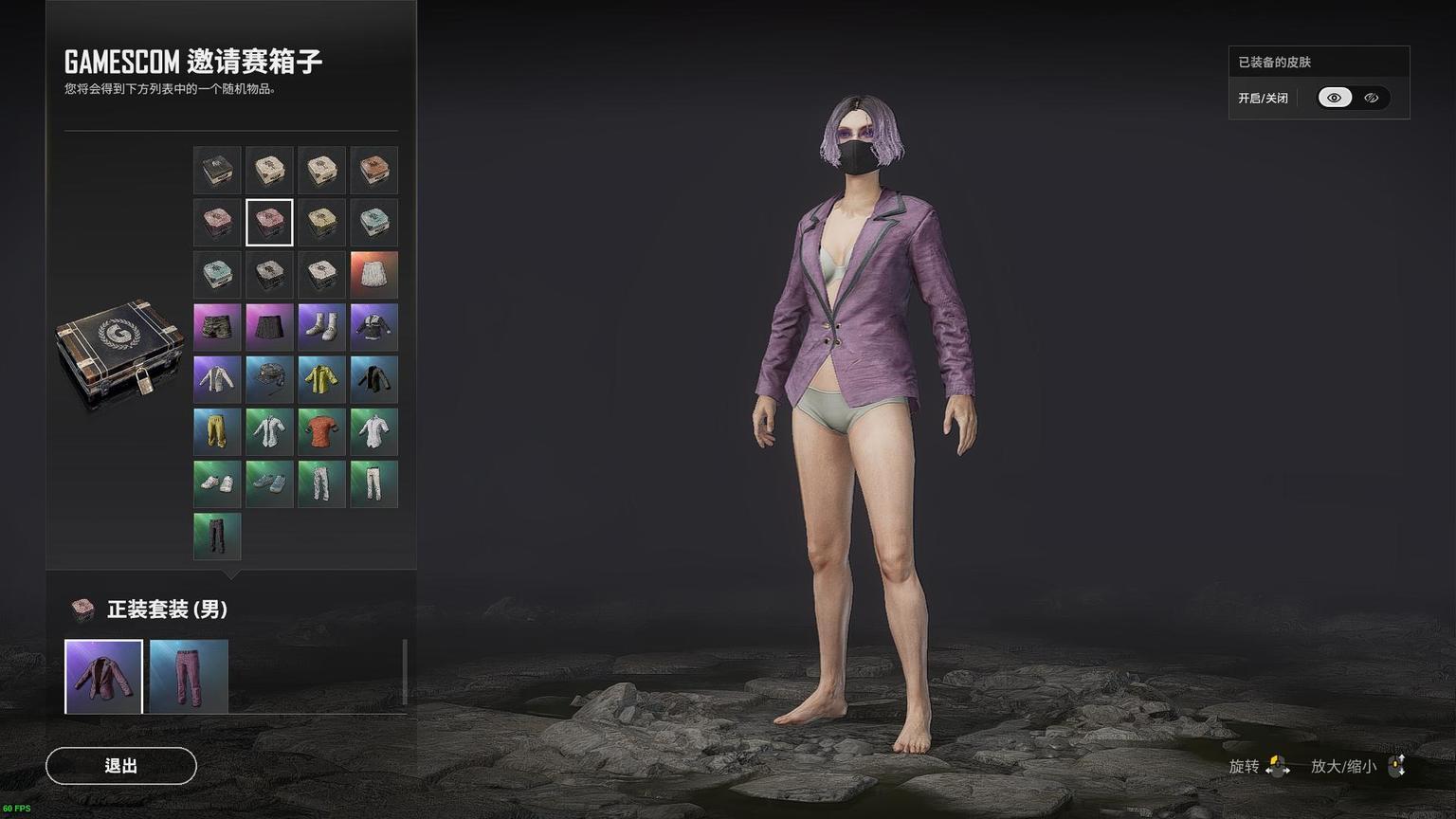Screen dimensions: 1456x819
Task: Choose the black jacket on the blue tile
Action: 373,379
